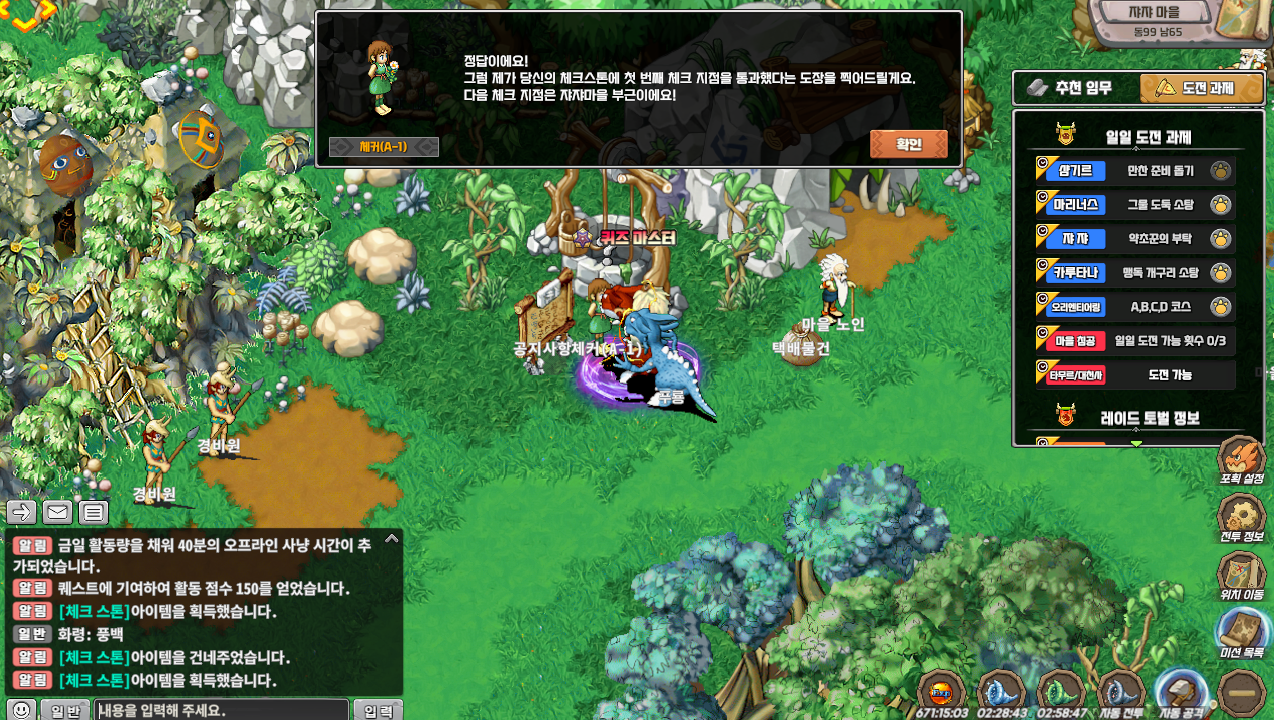Select the 마을 침공 challenge row
This screenshot has height=720, width=1274.
pos(1135,341)
